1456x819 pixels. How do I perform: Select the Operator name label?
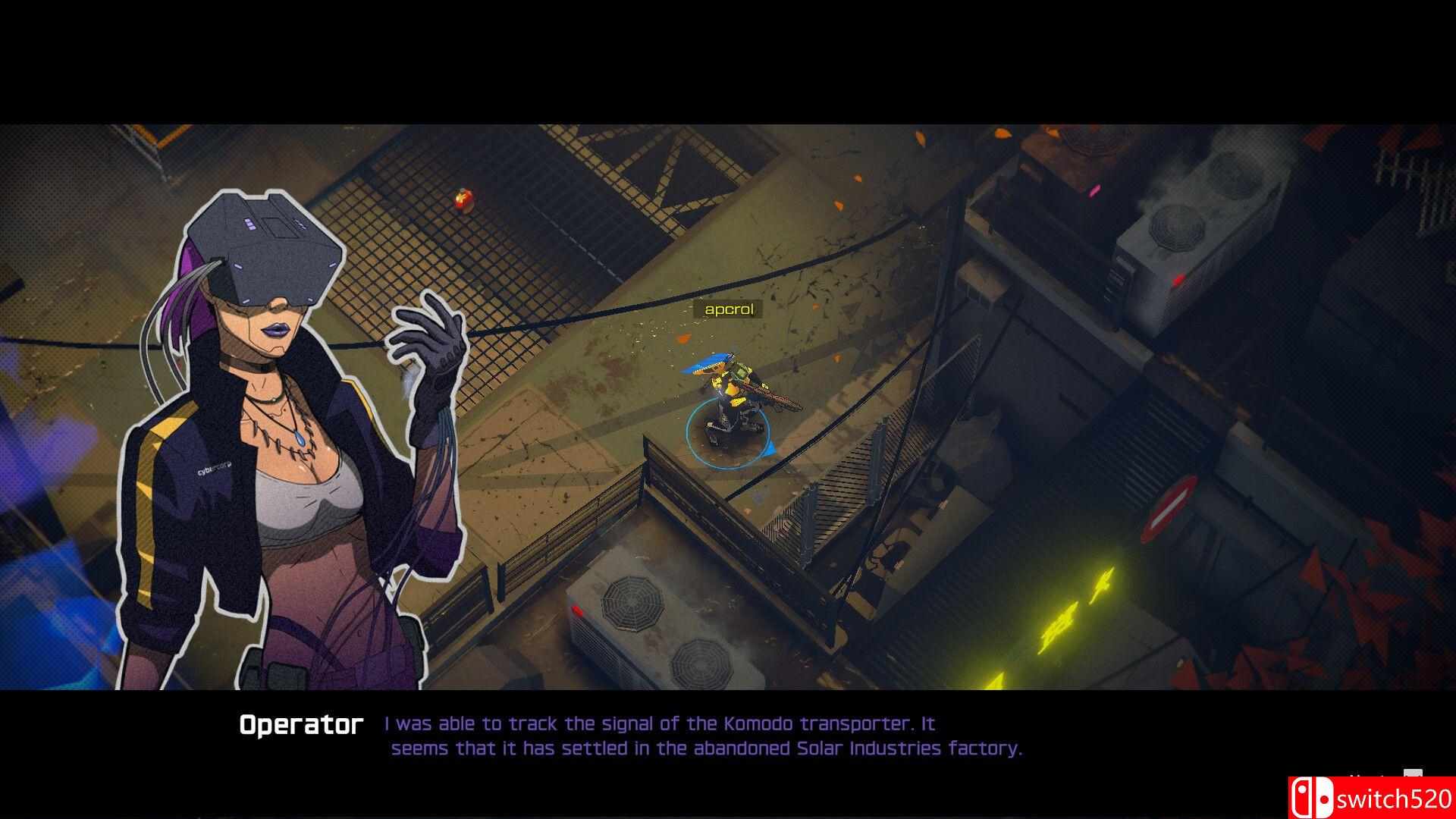pyautogui.click(x=302, y=723)
